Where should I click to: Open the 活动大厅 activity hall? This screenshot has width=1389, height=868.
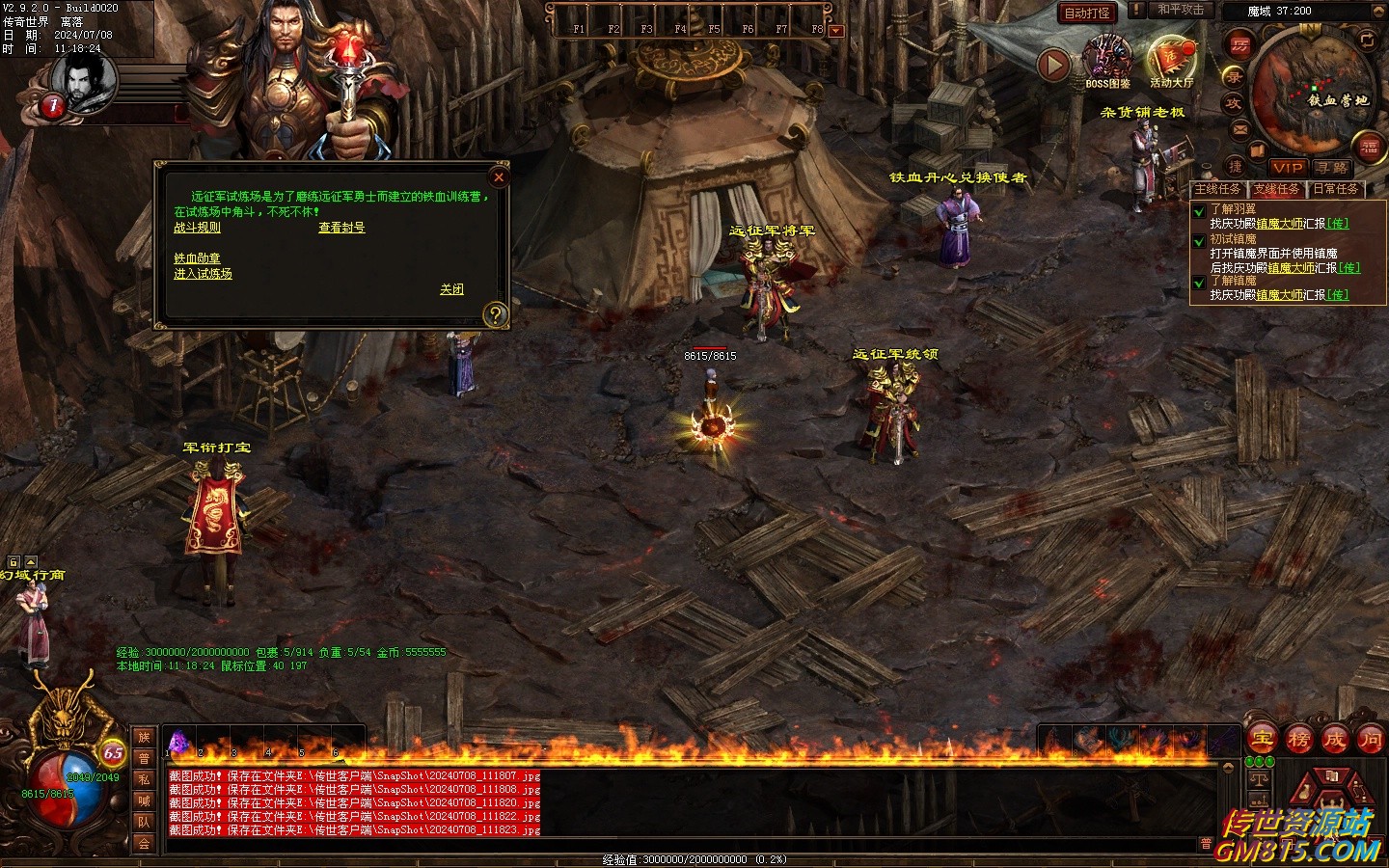(1171, 60)
